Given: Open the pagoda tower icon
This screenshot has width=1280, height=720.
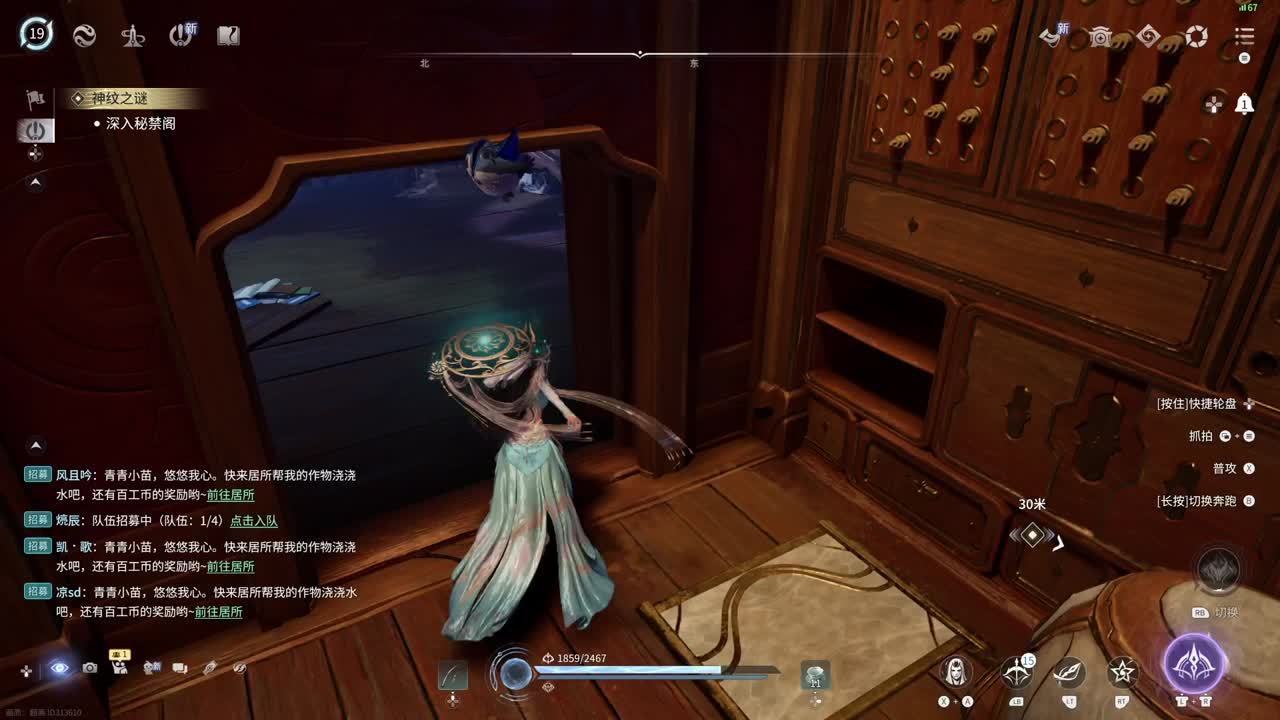Looking at the screenshot, I should click(132, 36).
